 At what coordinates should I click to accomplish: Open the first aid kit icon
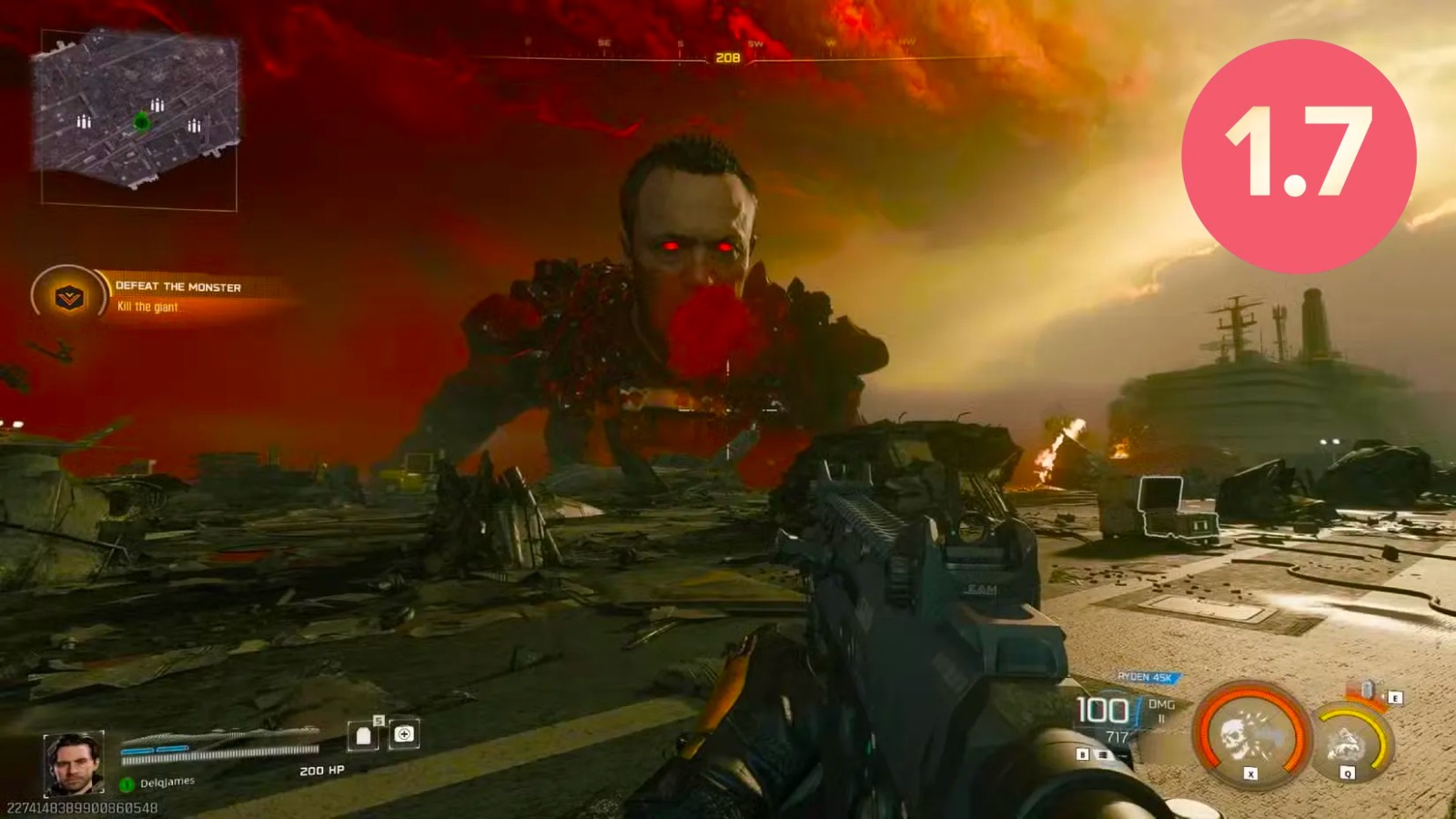[x=405, y=735]
